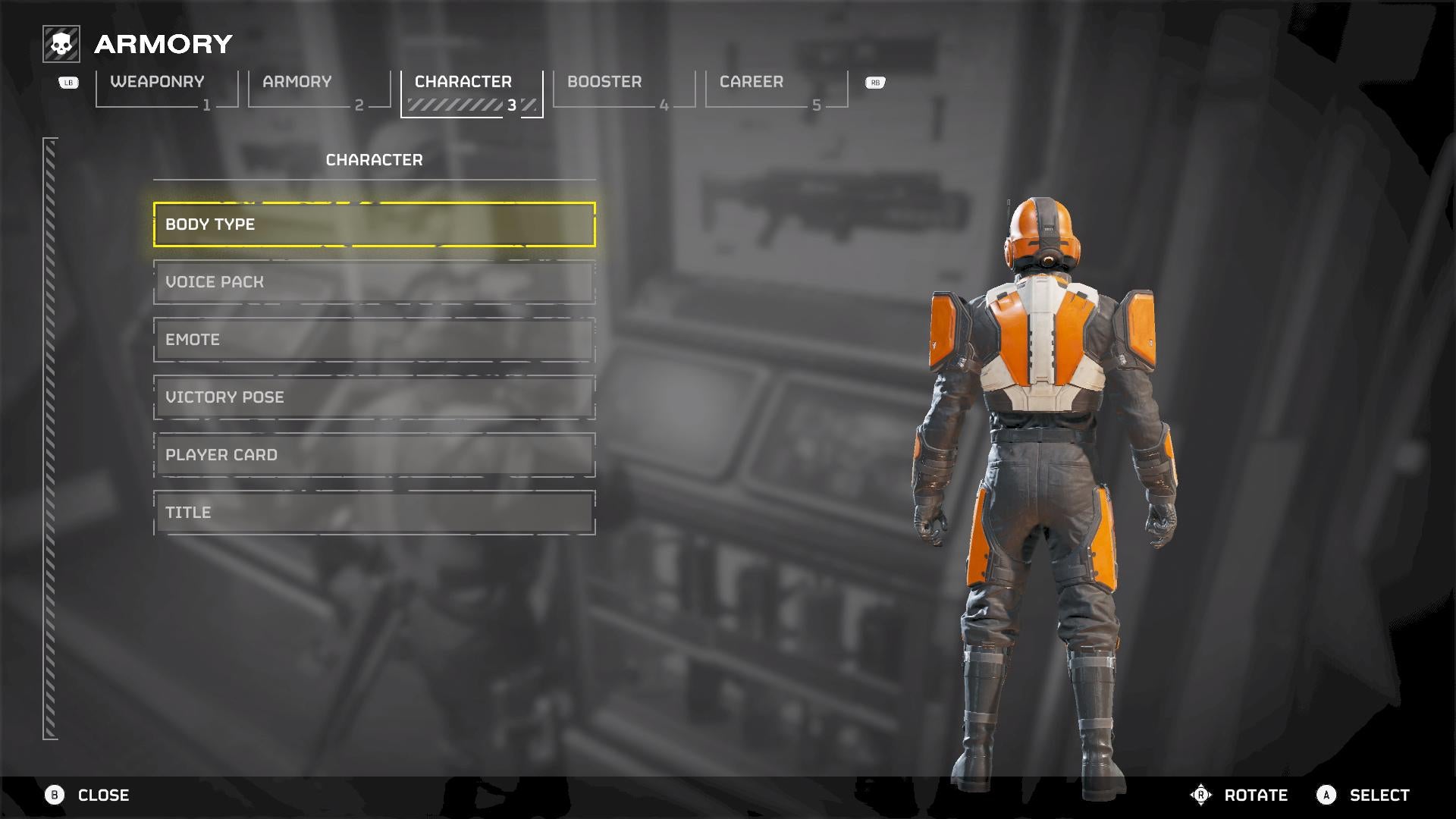Choose the Body Type option
The width and height of the screenshot is (1456, 819).
tap(374, 224)
